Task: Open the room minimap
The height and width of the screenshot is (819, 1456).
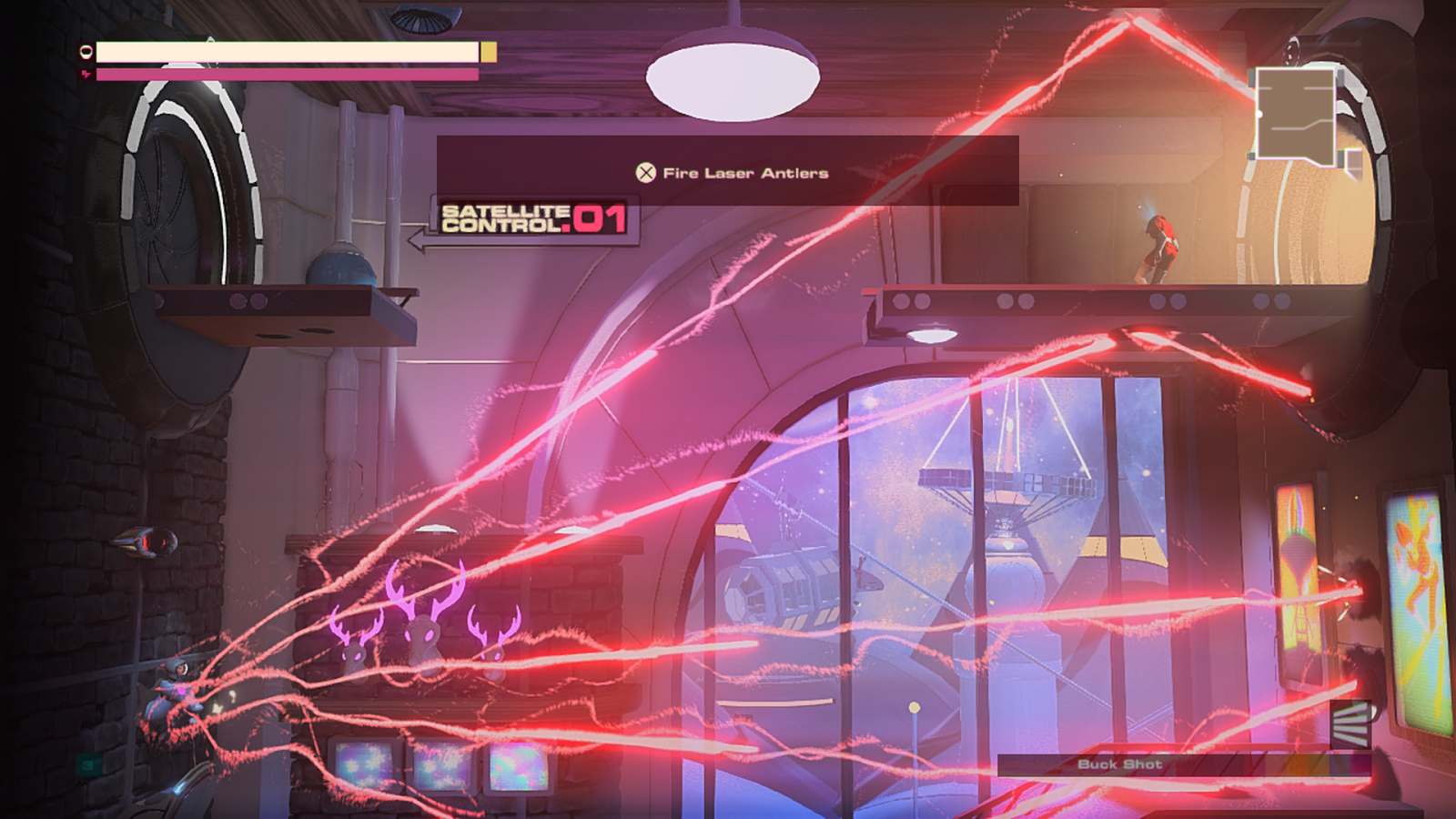Action: [1296, 115]
